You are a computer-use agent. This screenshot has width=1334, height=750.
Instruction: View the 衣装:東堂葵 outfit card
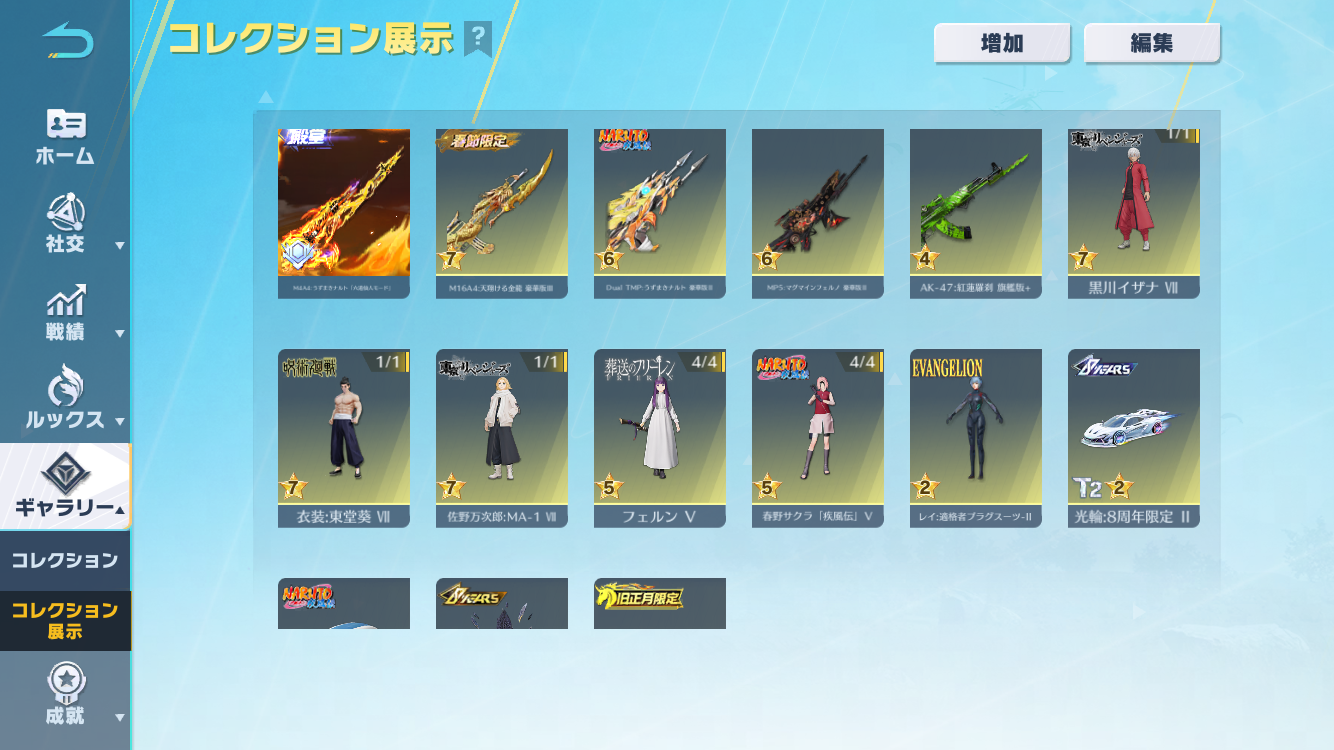pyautogui.click(x=344, y=437)
